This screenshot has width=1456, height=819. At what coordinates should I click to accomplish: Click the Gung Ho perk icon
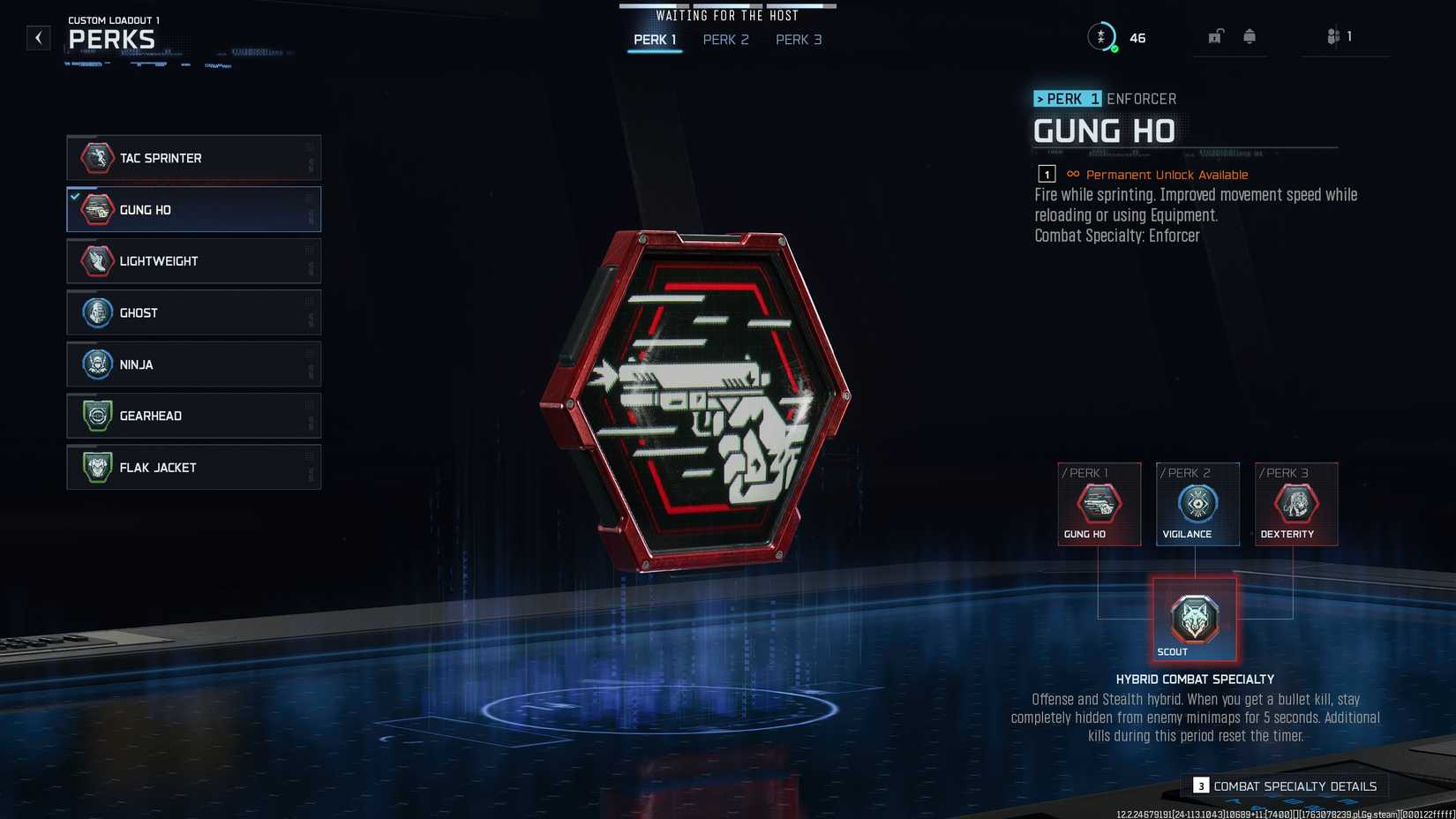coord(96,209)
